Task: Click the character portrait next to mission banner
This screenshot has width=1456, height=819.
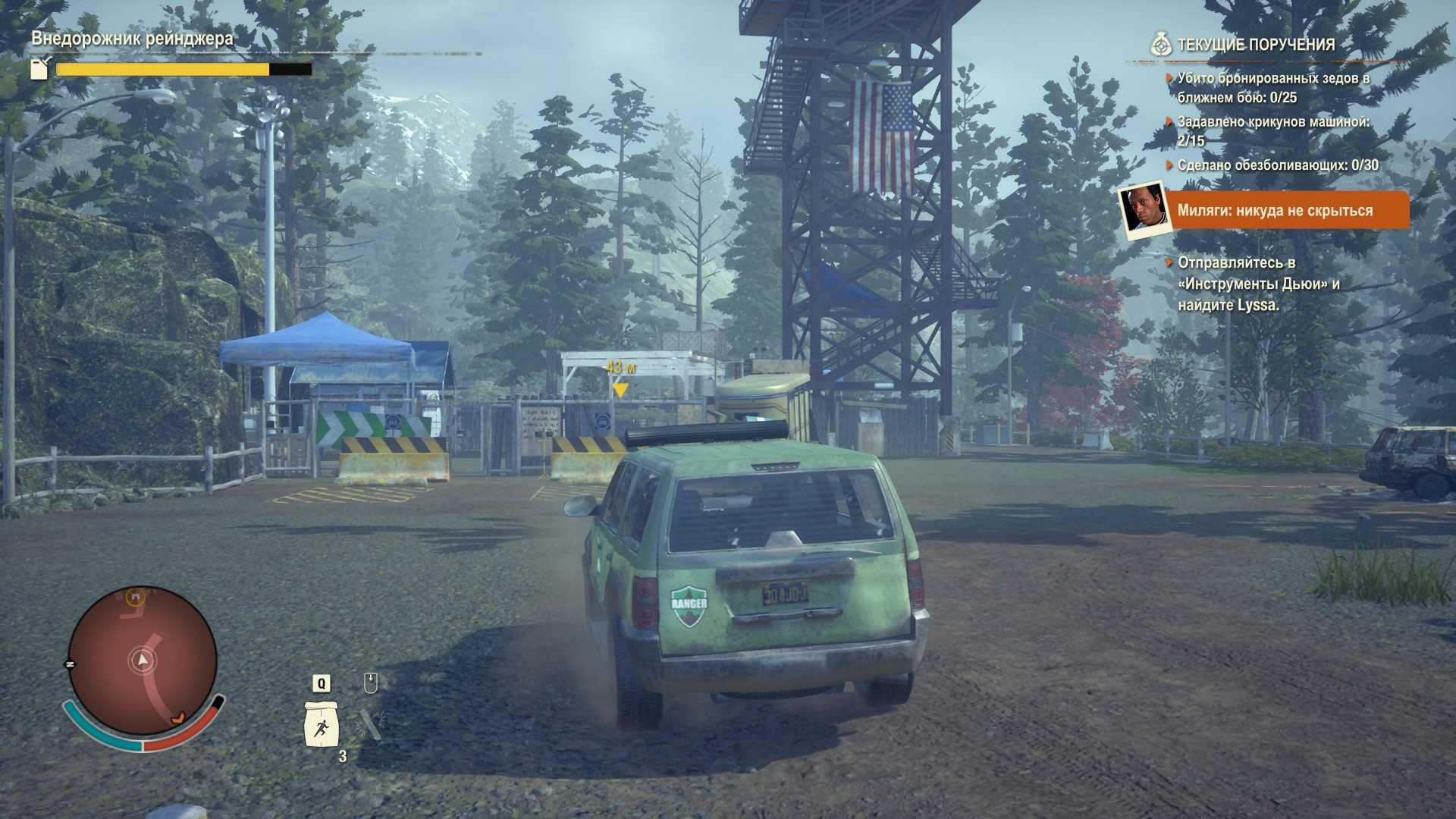Action: pyautogui.click(x=1143, y=210)
